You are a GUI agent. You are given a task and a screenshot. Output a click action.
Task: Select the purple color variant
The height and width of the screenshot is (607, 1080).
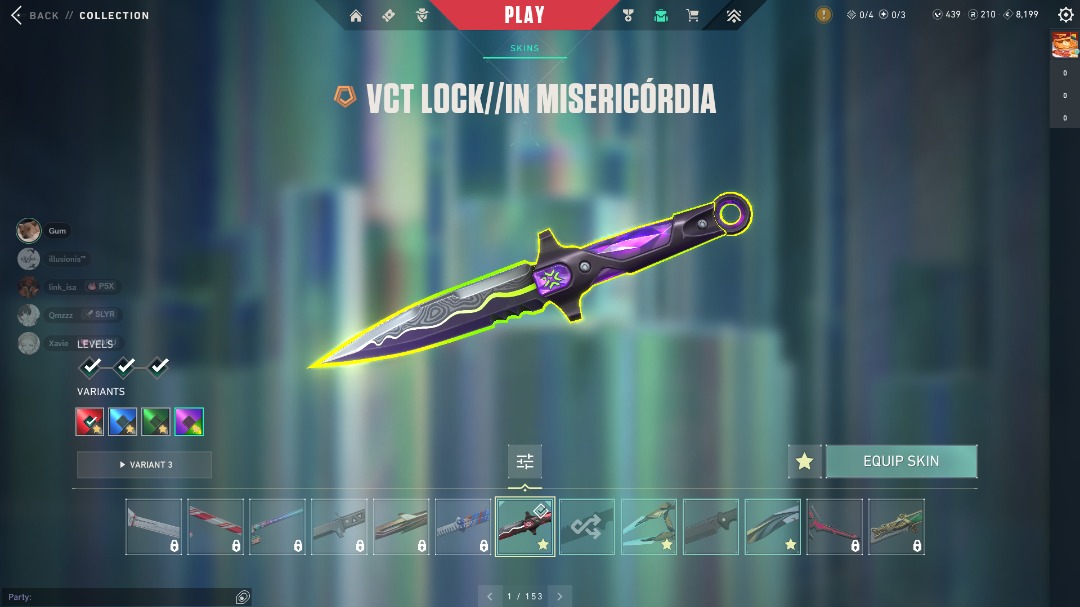coord(189,422)
